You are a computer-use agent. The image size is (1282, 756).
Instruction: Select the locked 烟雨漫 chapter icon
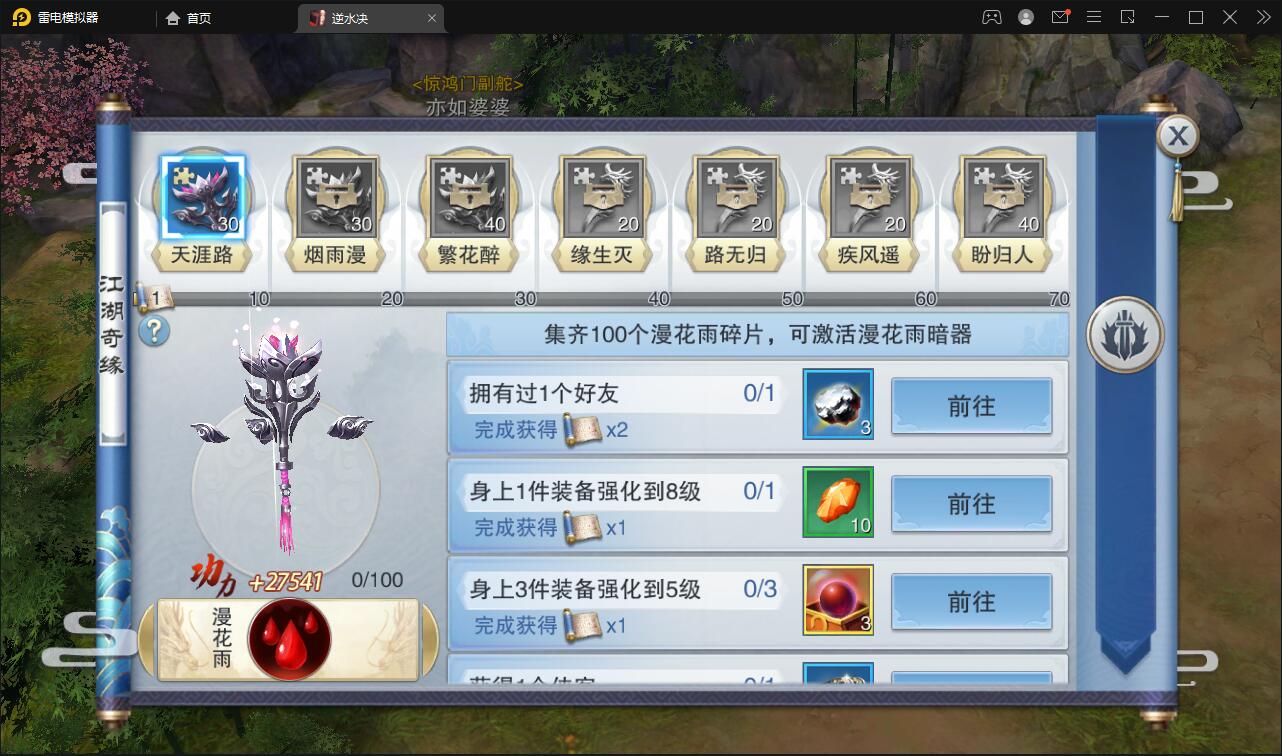pos(336,197)
